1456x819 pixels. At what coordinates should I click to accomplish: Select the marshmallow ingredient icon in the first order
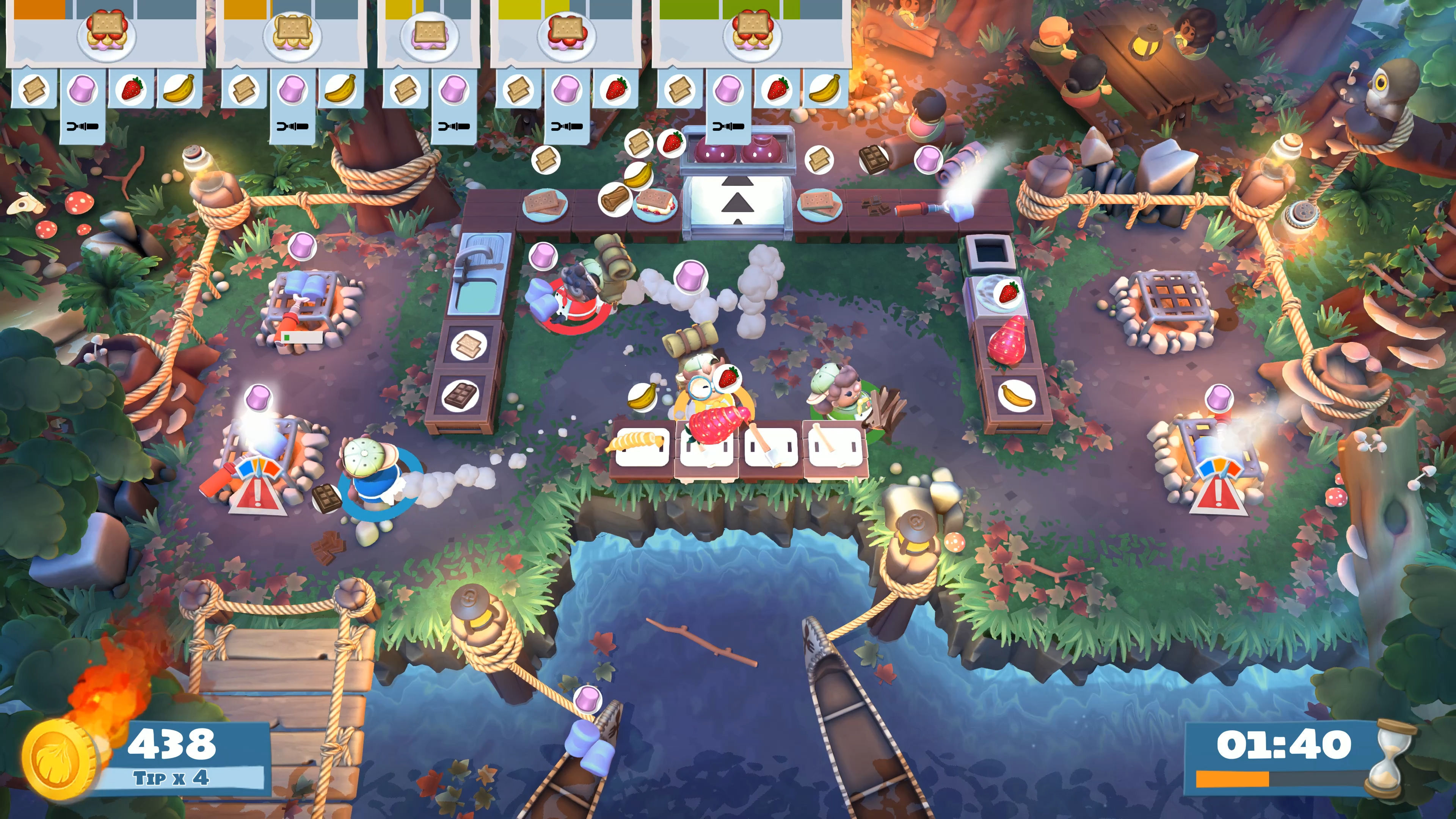pos(82,91)
